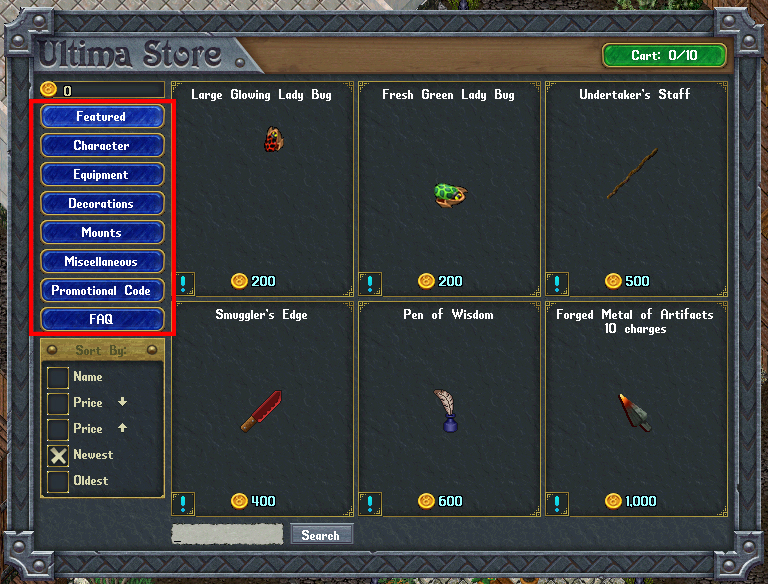The width and height of the screenshot is (768, 584).
Task: Show info for Forged Metal of Artifacts
Action: pyautogui.click(x=557, y=503)
